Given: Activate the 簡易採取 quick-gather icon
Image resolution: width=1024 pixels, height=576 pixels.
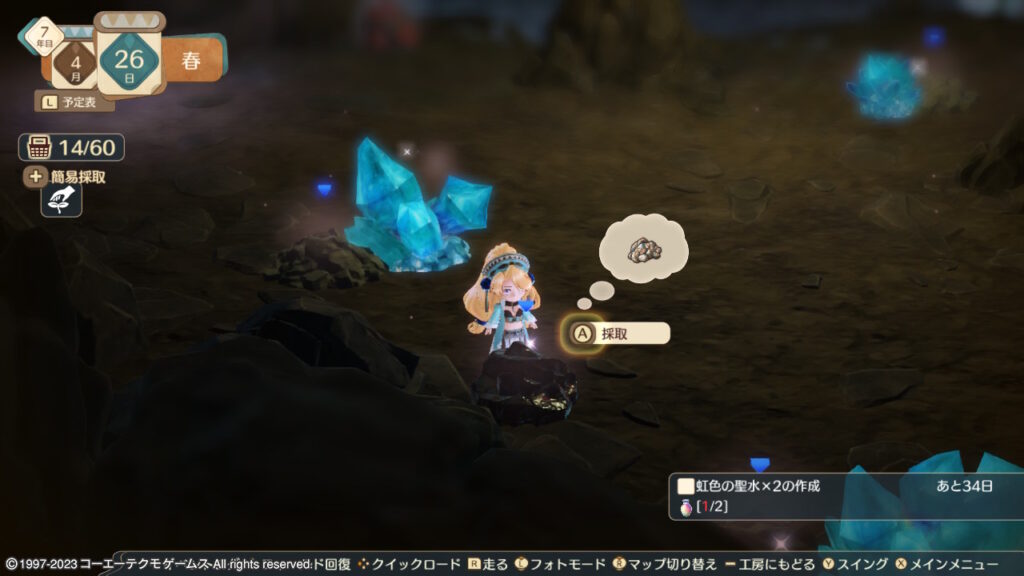Looking at the screenshot, I should pos(61,200).
